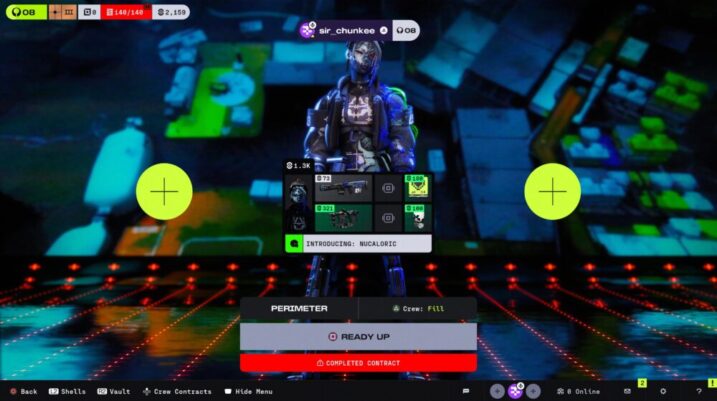This screenshot has width=717, height=401.
Task: Open the red Completed Contract banner
Action: click(358, 362)
